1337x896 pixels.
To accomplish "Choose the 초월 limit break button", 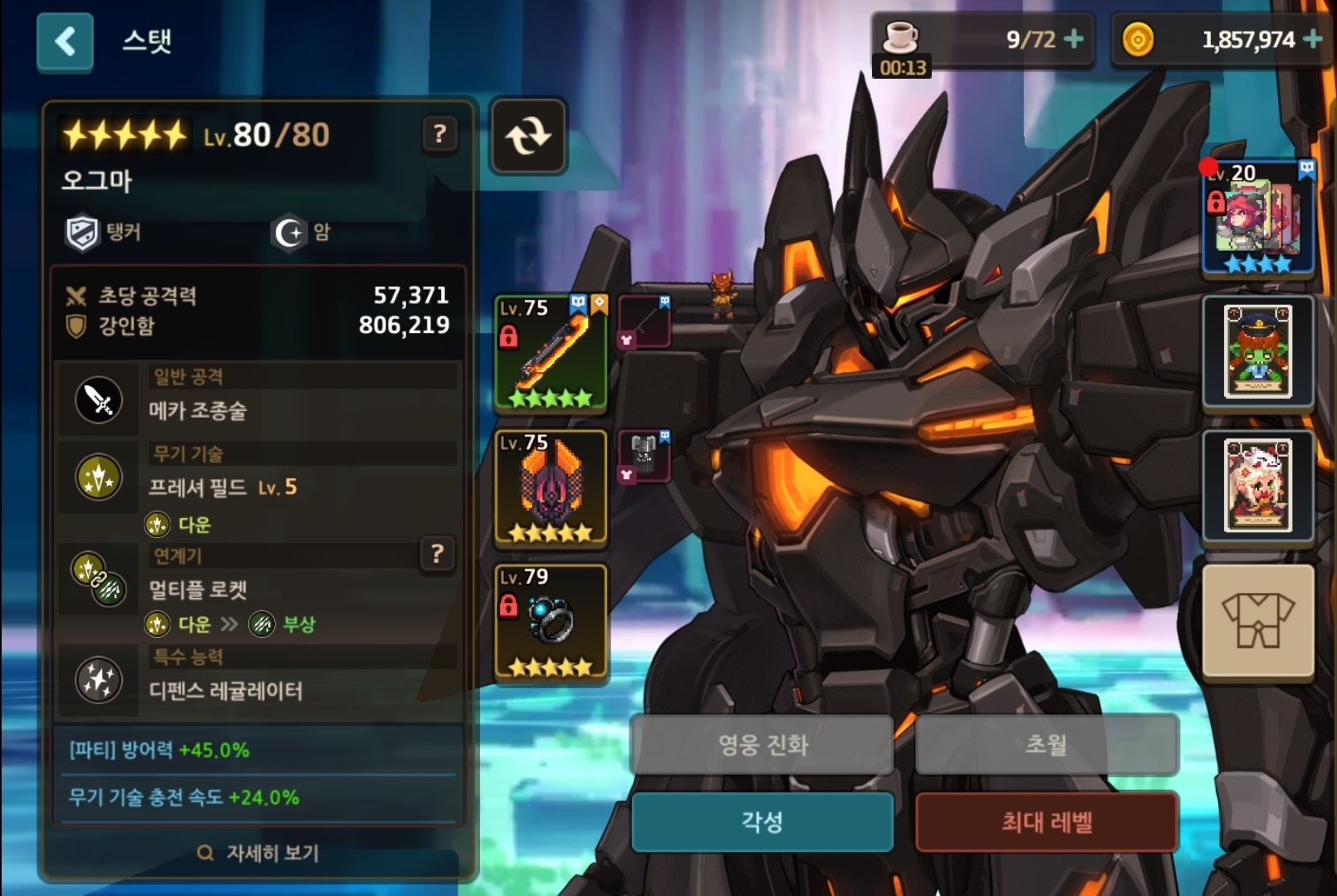I will point(1046,744).
